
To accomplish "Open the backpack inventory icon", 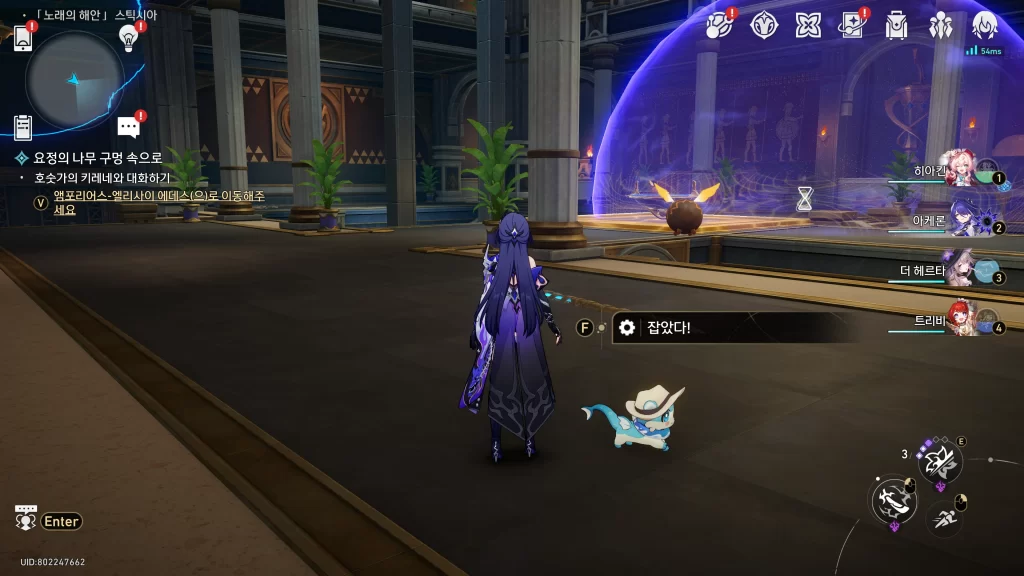I will (x=896, y=25).
